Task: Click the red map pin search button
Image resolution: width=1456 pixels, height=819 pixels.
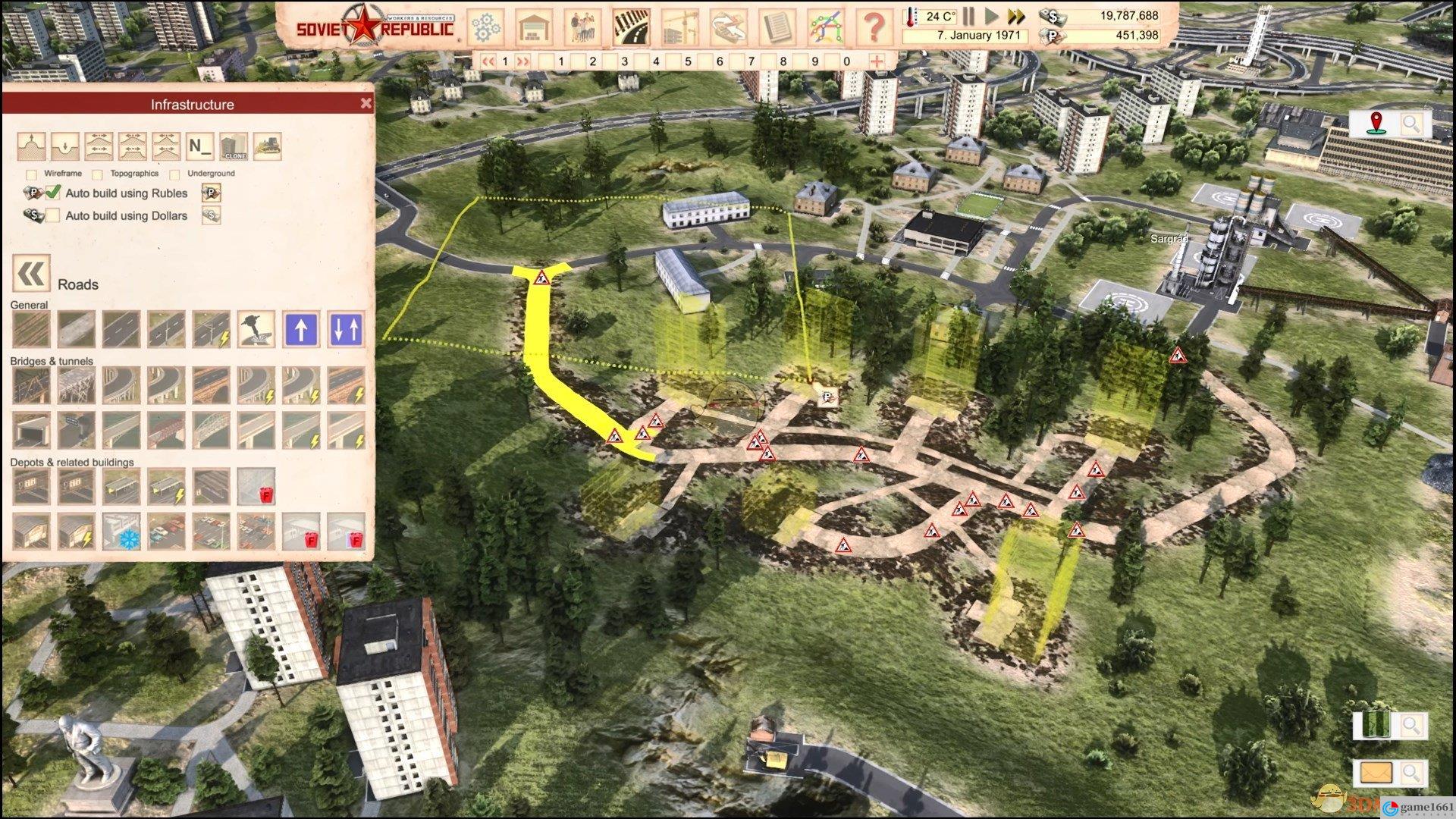Action: (1376, 124)
